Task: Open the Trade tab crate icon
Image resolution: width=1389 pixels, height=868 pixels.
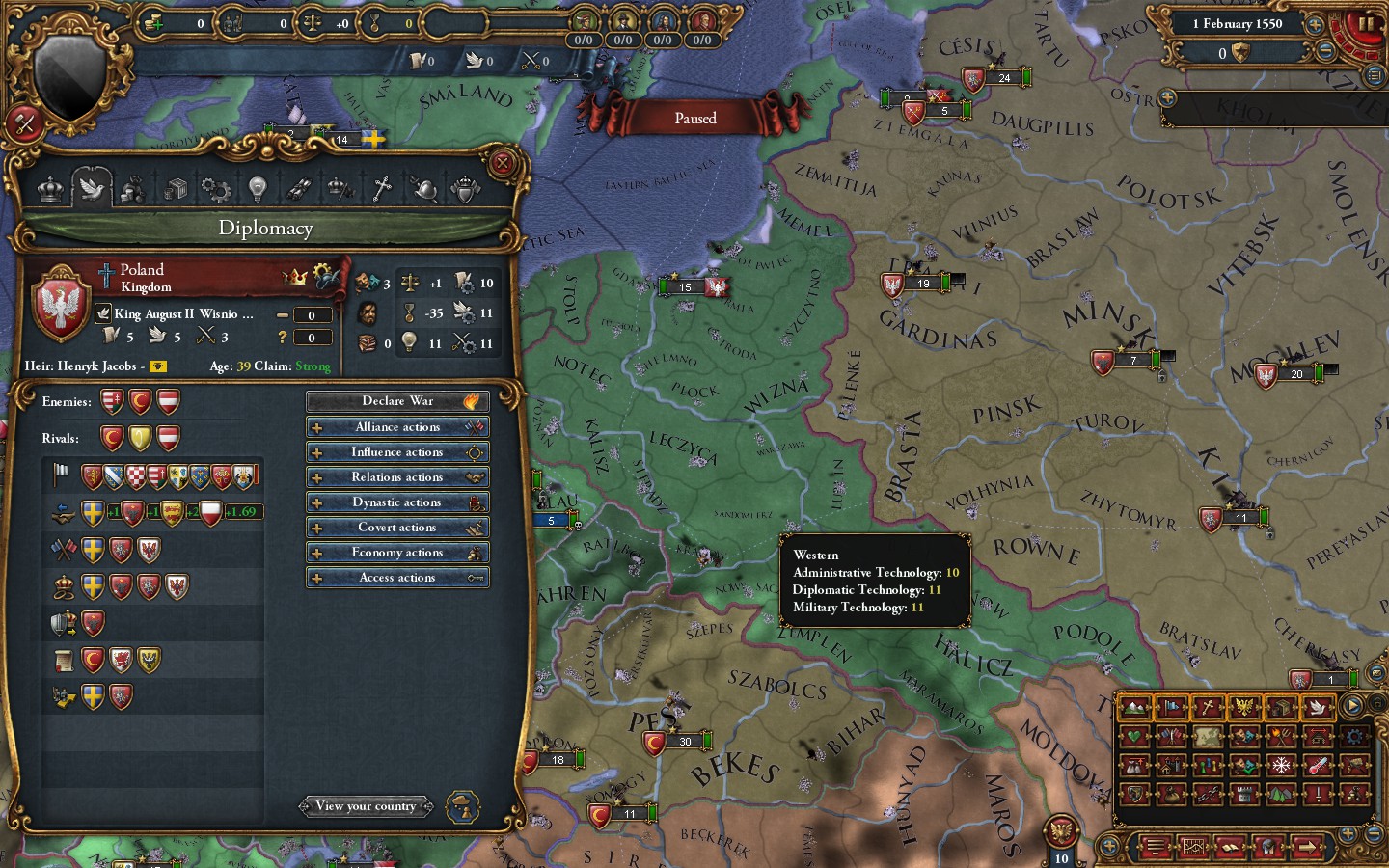Action: coord(177,188)
